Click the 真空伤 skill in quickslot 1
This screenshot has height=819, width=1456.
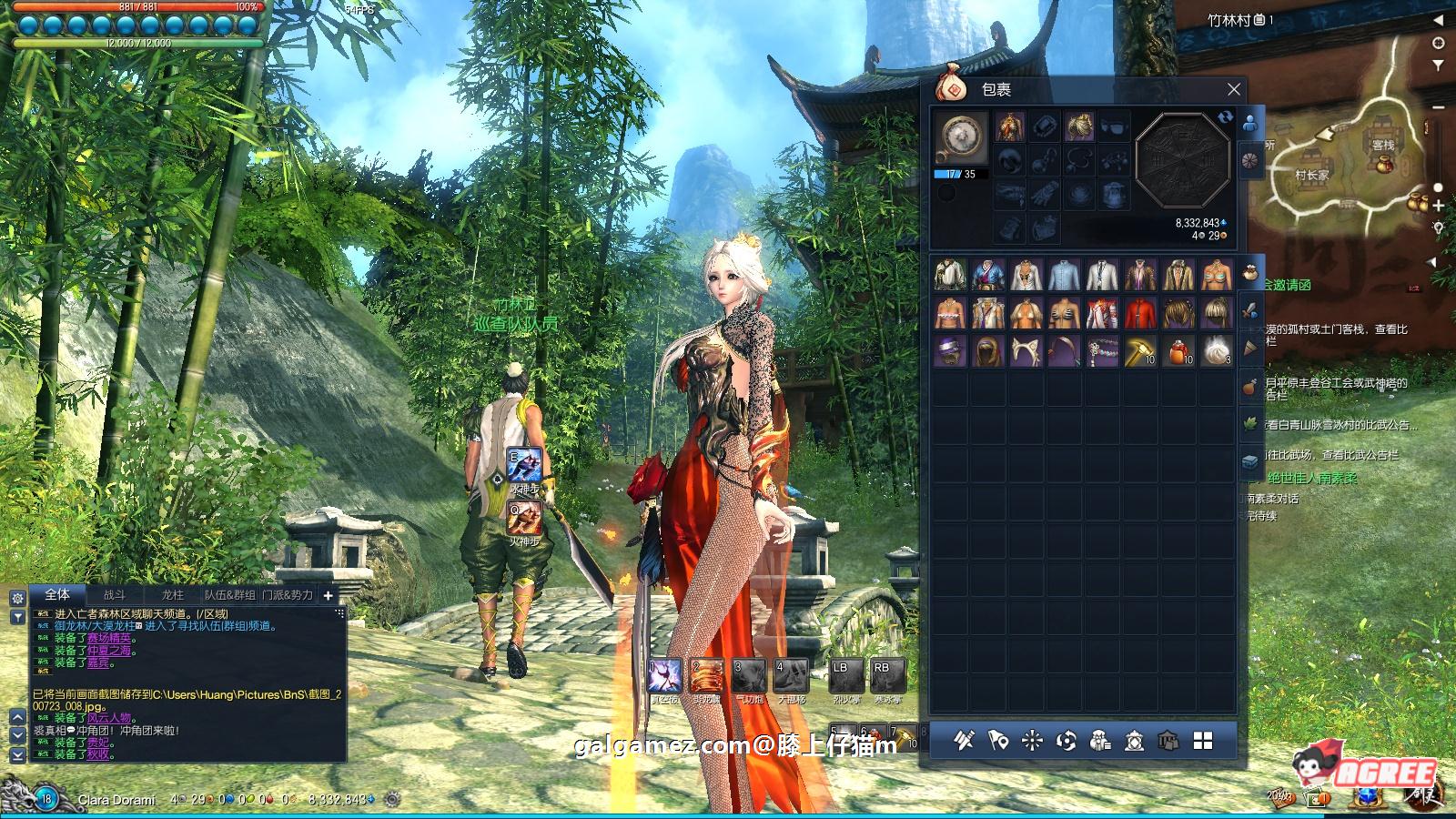click(x=666, y=673)
